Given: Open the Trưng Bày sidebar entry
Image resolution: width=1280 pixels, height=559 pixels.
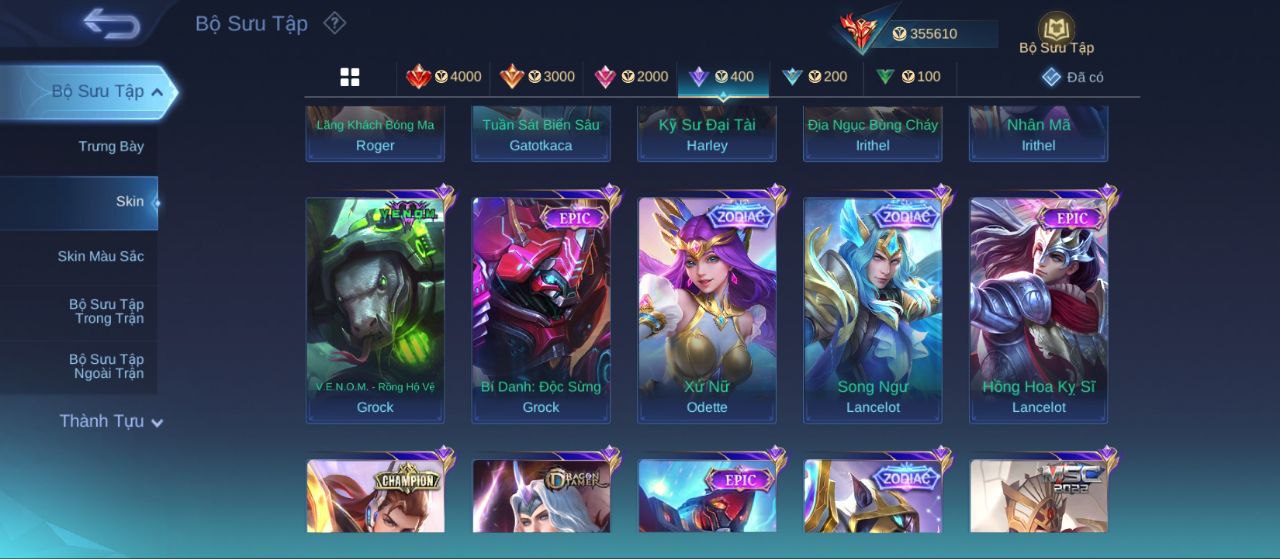Looking at the screenshot, I should 111,147.
